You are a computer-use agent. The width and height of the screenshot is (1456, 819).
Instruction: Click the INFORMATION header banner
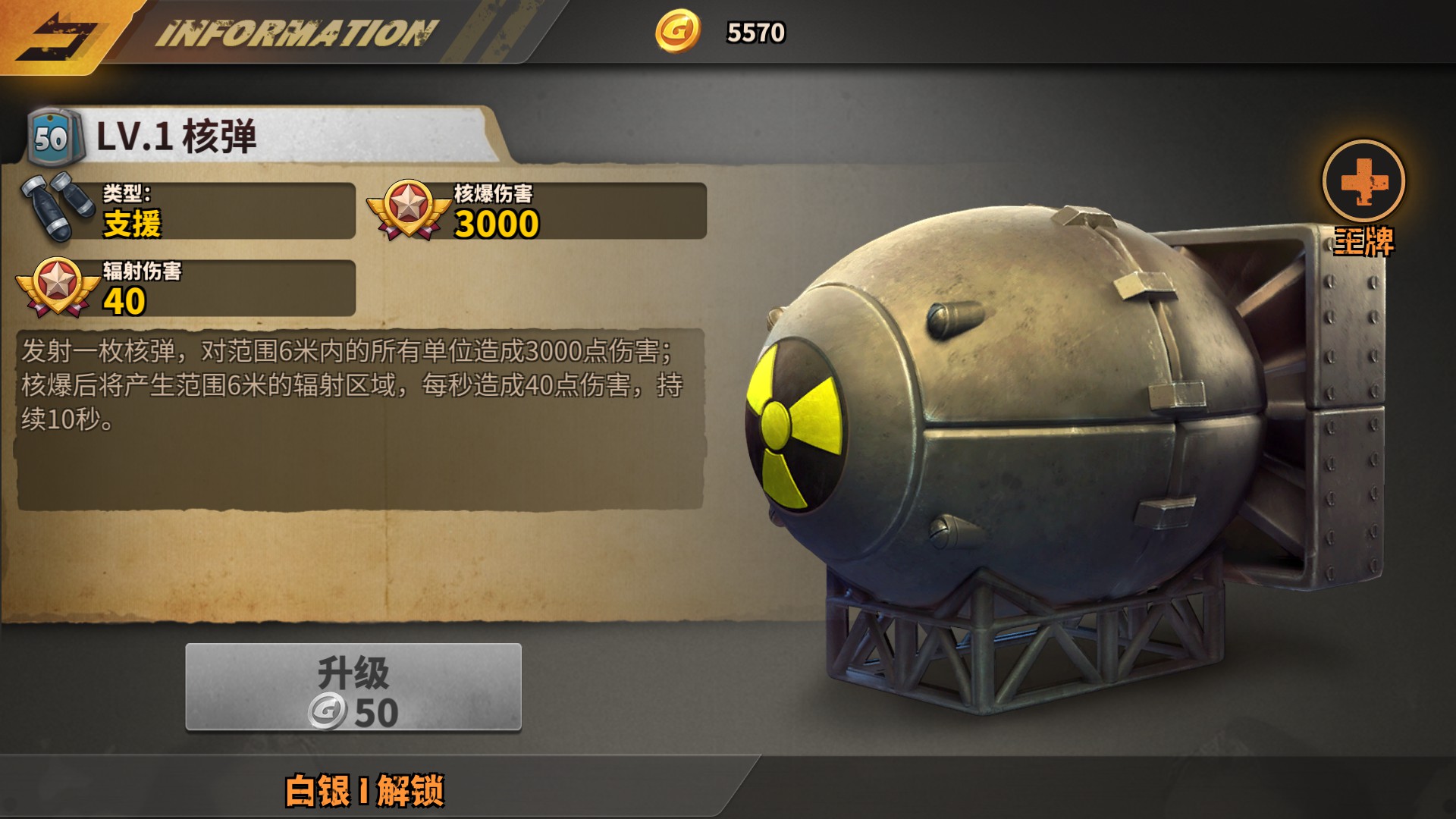tap(296, 32)
